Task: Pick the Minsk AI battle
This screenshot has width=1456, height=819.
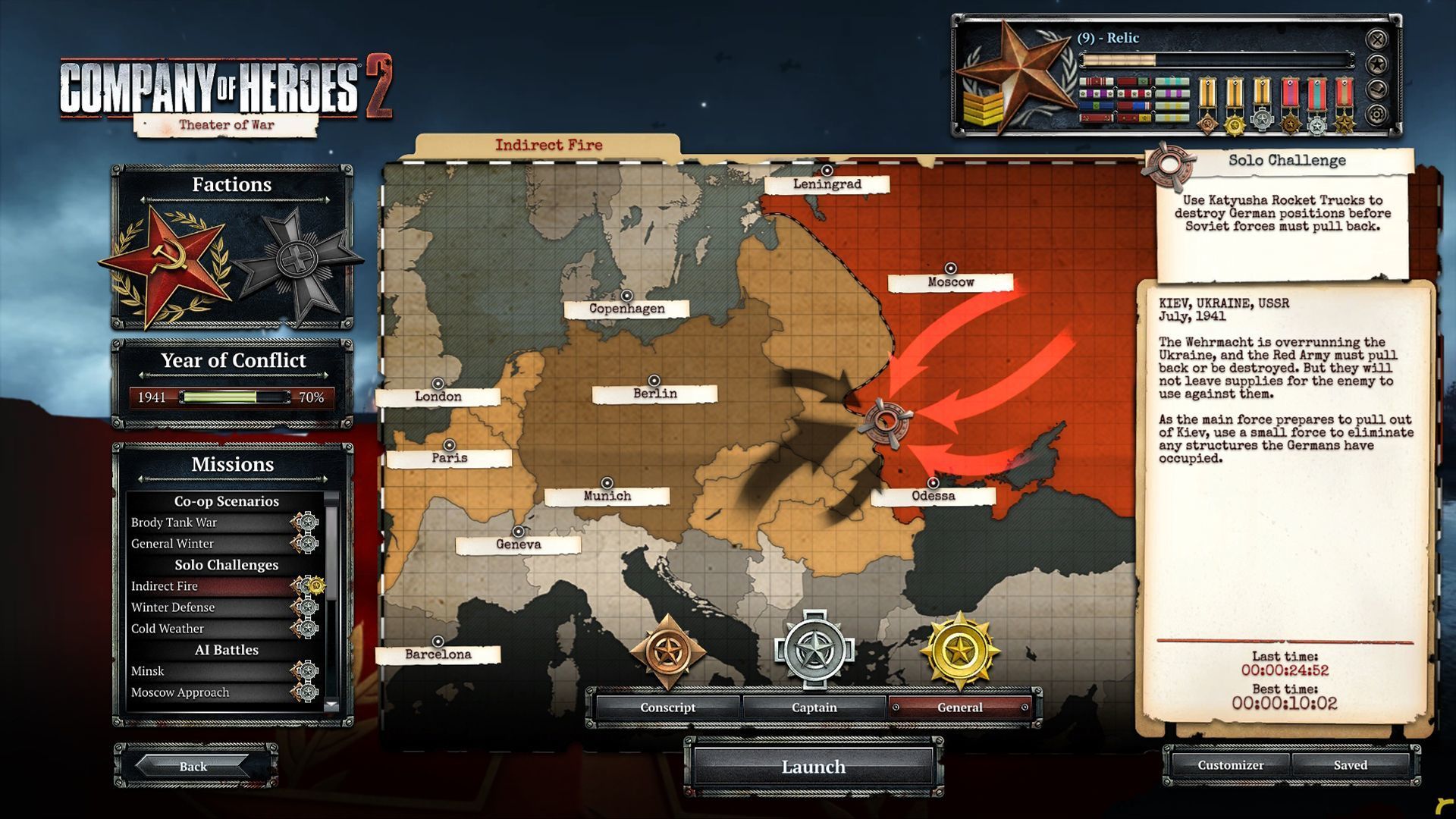Action: point(148,671)
